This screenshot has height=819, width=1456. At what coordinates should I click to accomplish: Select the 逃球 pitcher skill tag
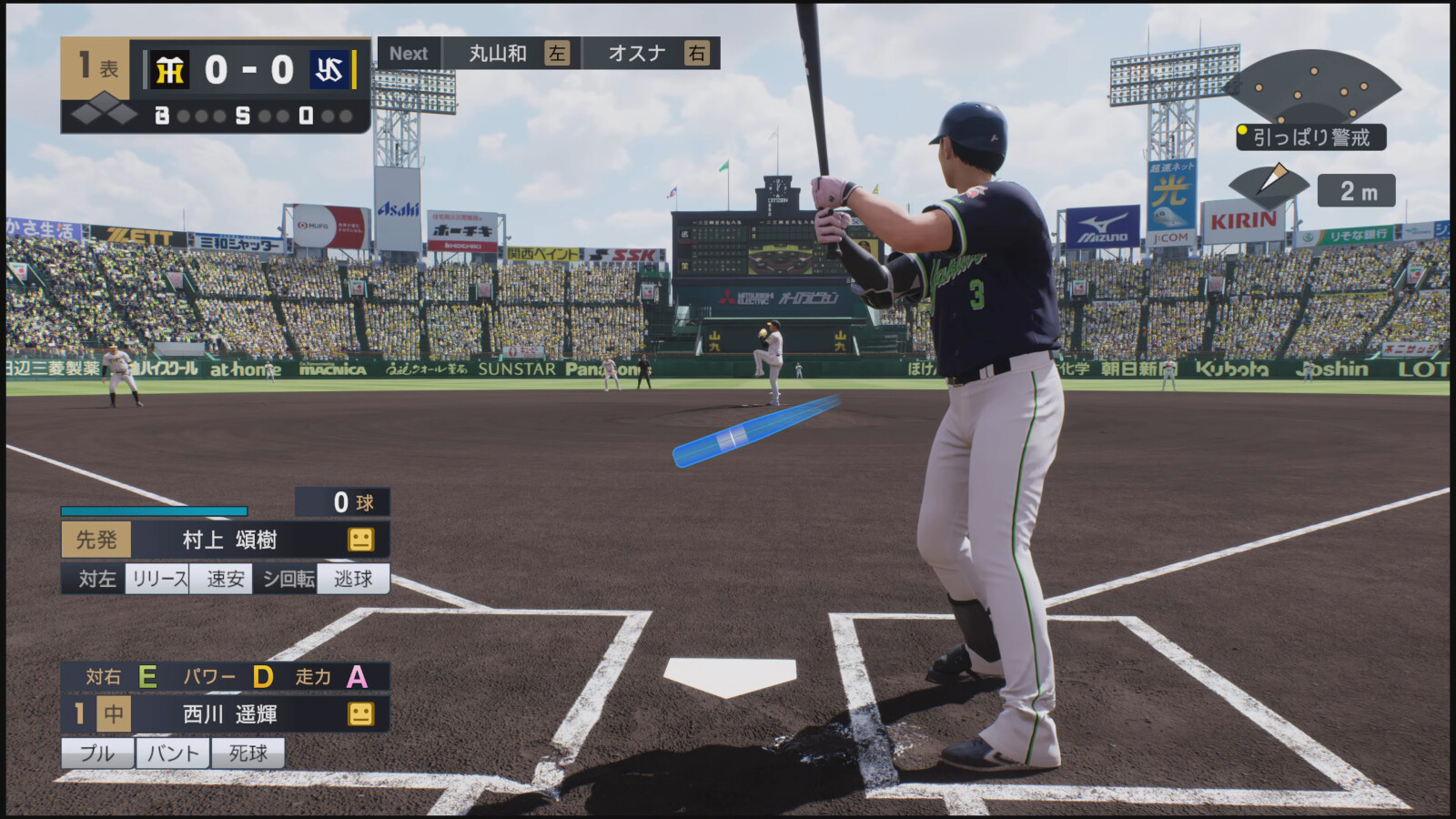[x=353, y=579]
